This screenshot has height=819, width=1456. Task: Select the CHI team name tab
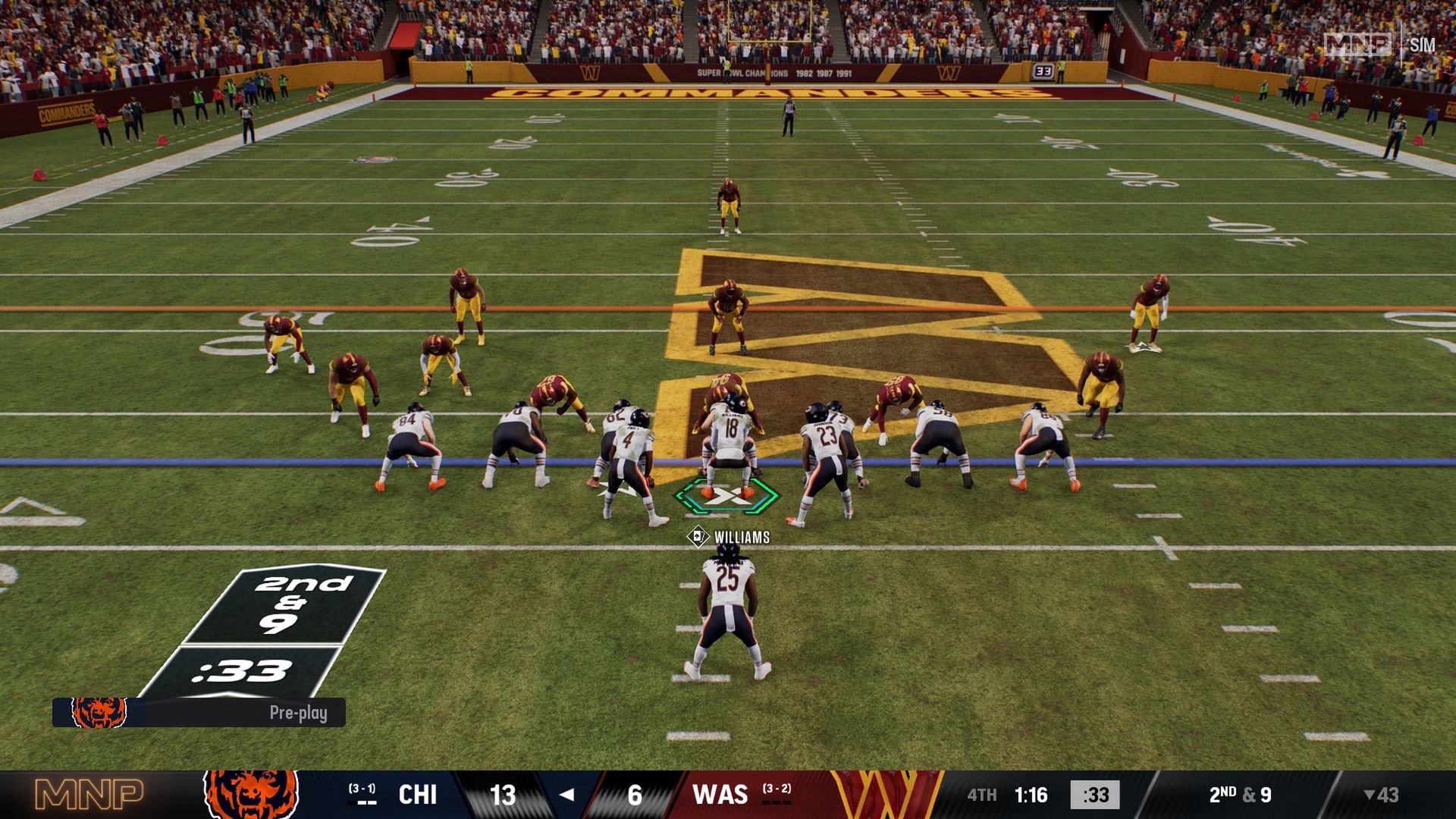click(x=416, y=794)
